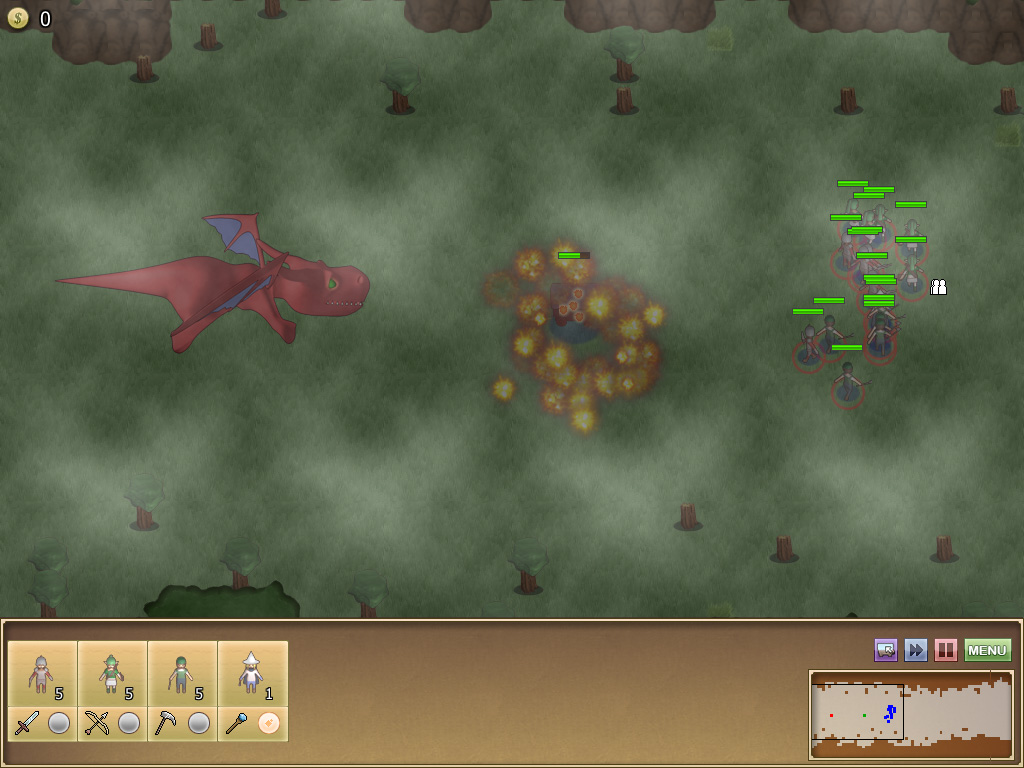Image resolution: width=1024 pixels, height=768 pixels.
Task: Select the swordsman unit group
Action: tap(42, 674)
